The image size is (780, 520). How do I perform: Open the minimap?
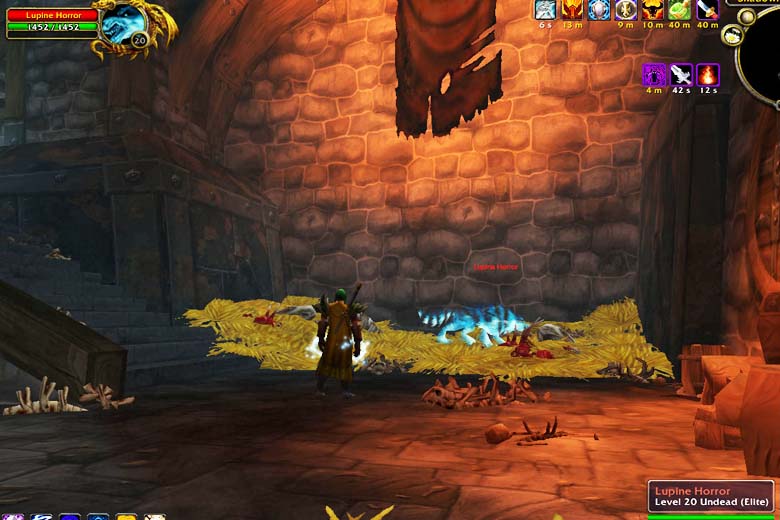pyautogui.click(x=762, y=55)
